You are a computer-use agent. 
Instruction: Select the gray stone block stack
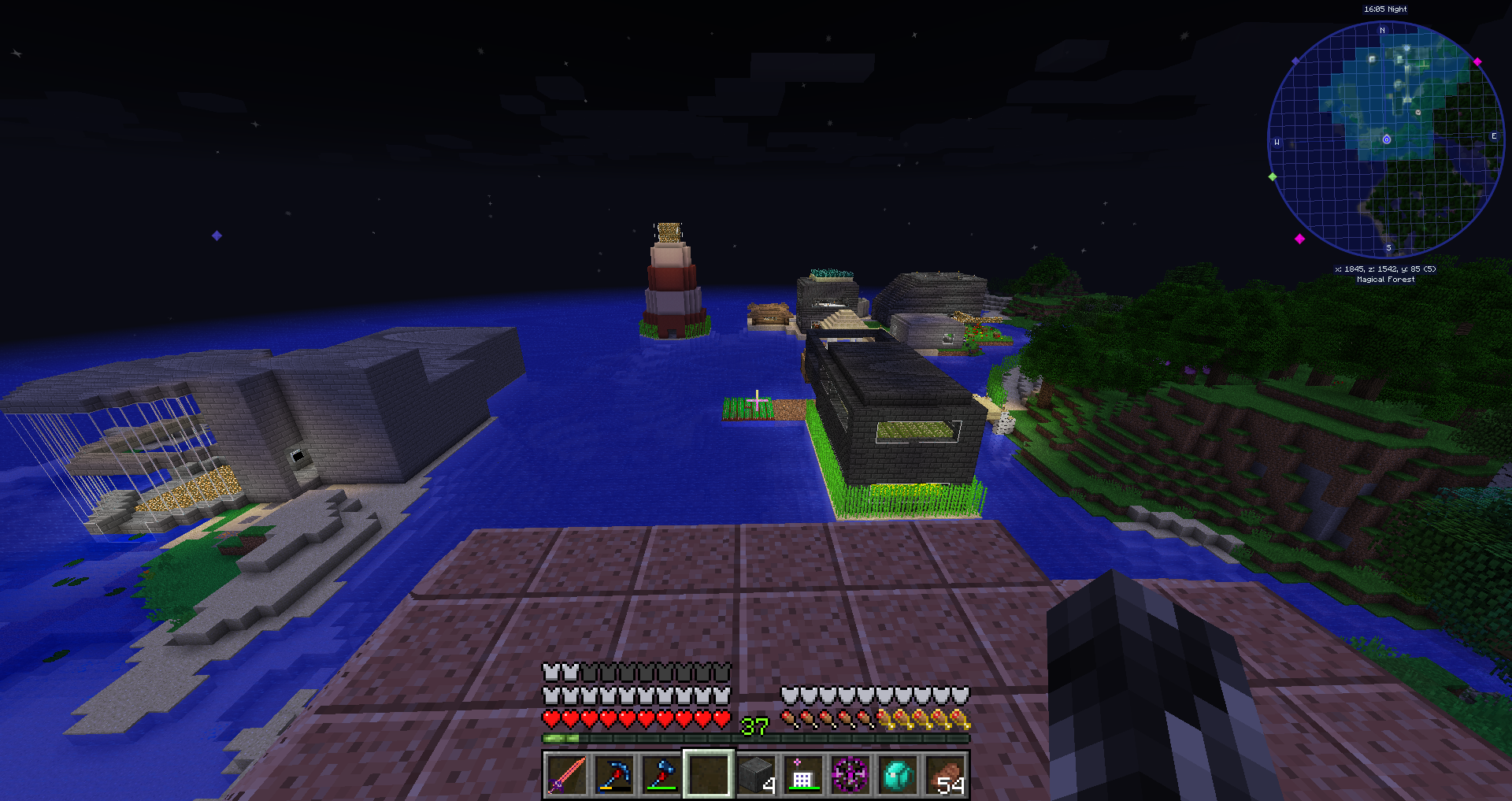point(756,774)
